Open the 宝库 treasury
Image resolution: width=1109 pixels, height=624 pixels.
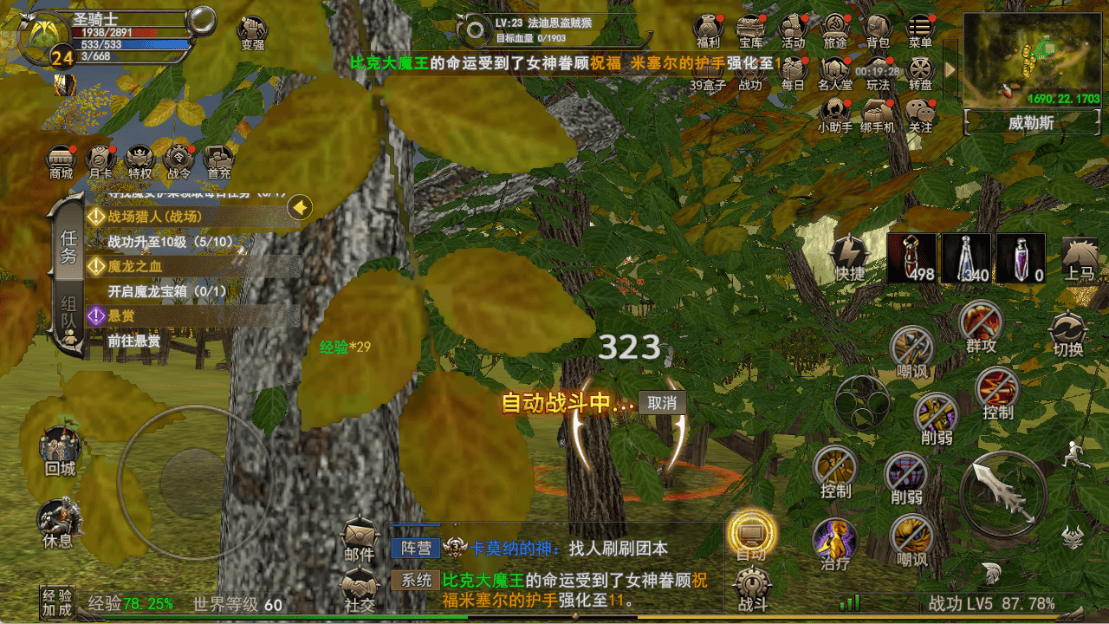[751, 30]
